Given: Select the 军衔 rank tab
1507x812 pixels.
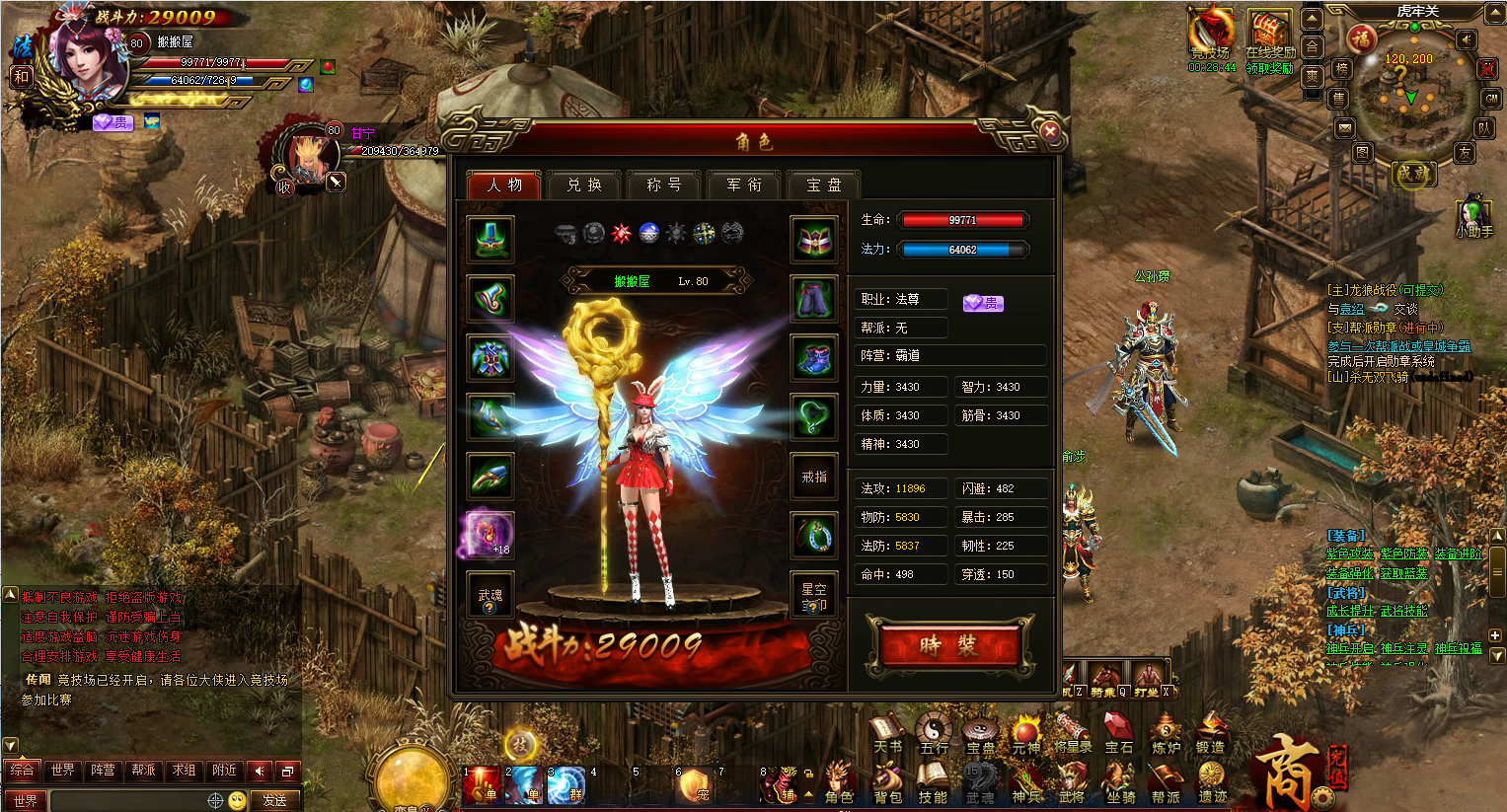Looking at the screenshot, I should [744, 185].
